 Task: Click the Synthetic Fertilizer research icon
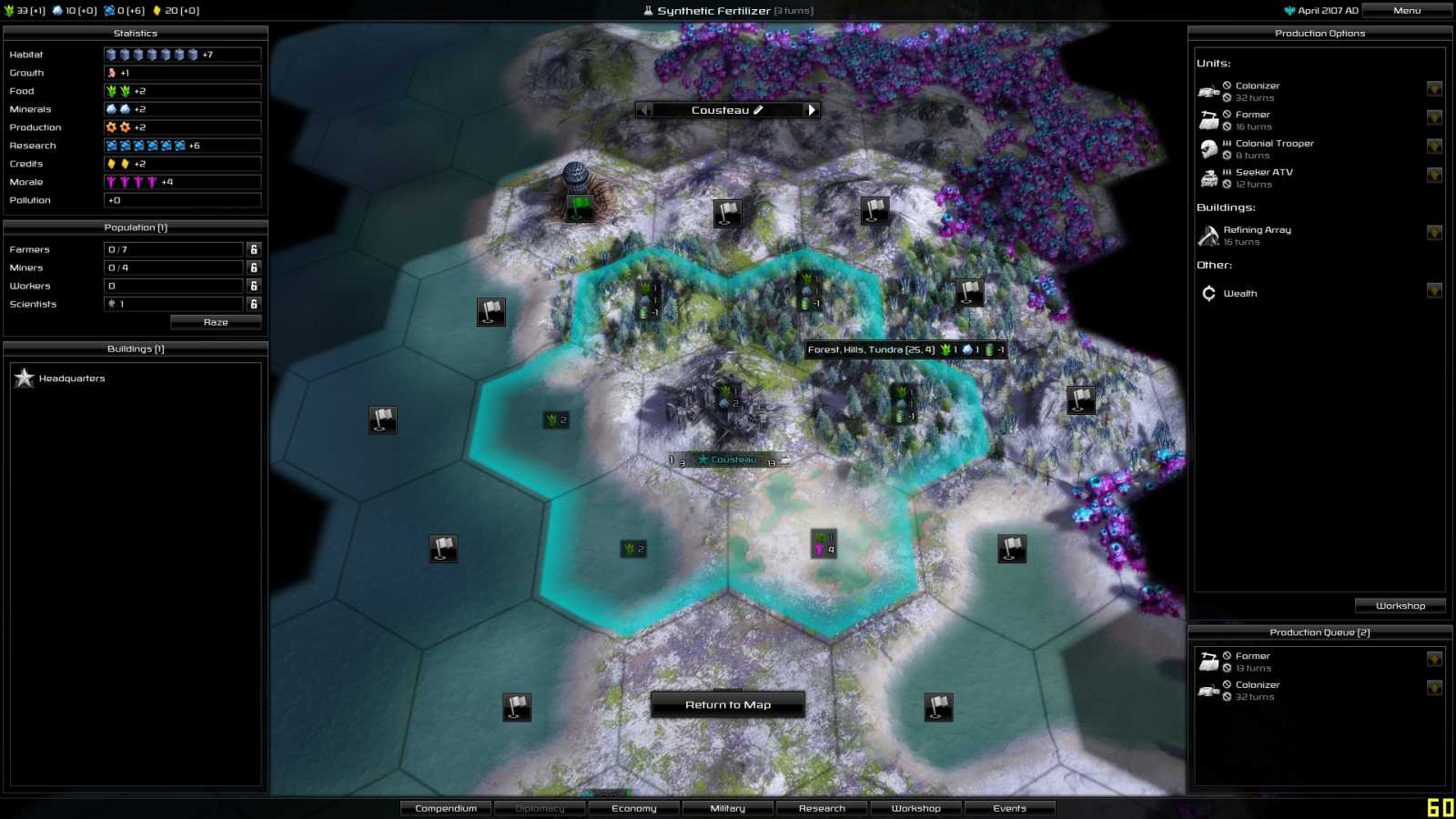pos(646,10)
